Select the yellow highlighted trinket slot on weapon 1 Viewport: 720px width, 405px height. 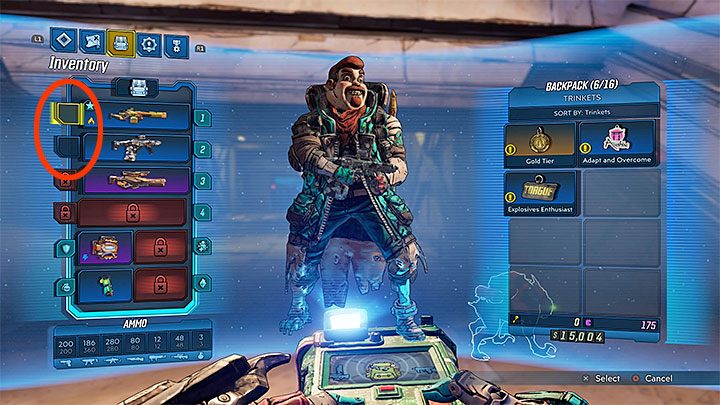65,114
